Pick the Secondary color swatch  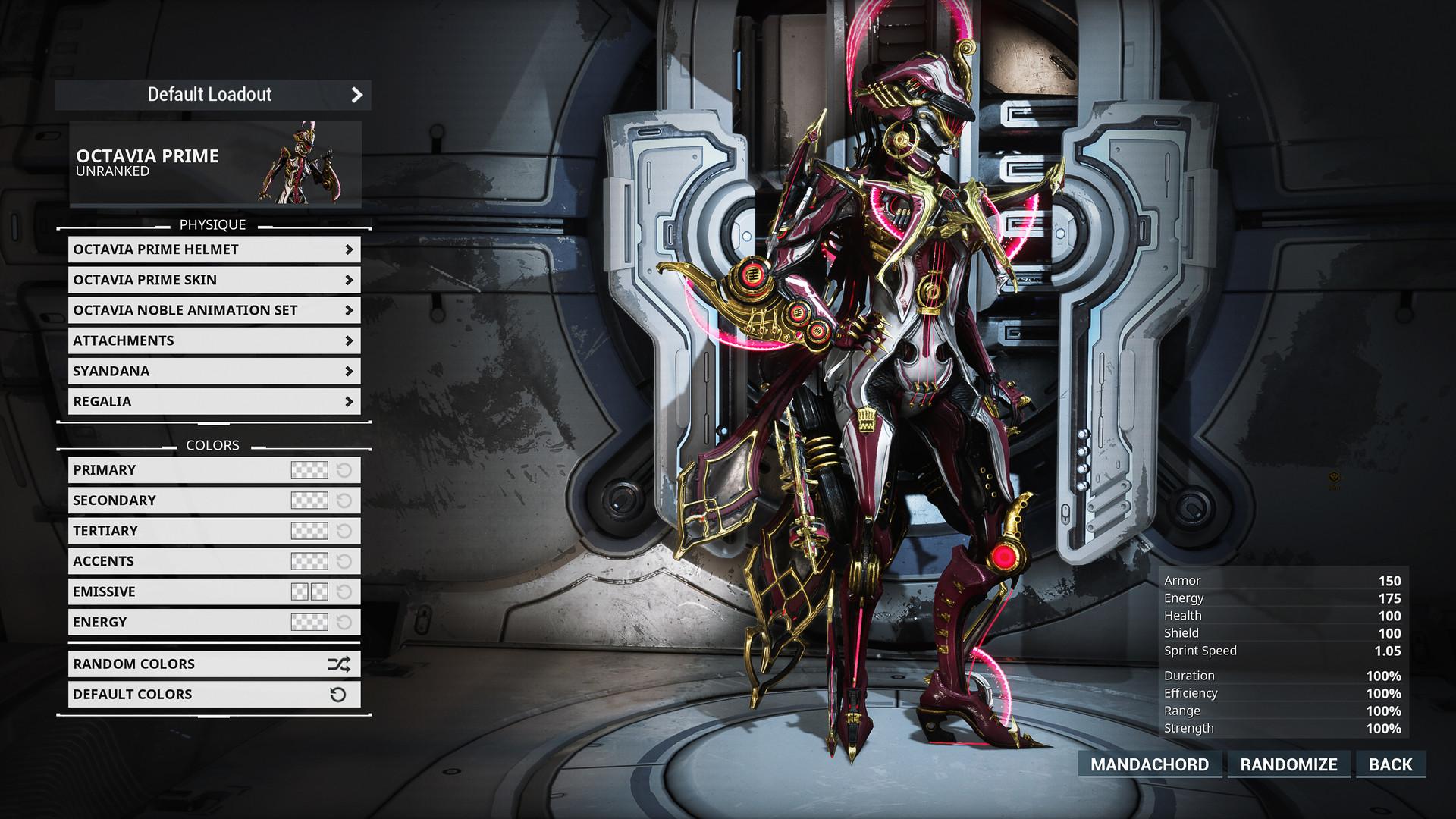click(x=309, y=500)
